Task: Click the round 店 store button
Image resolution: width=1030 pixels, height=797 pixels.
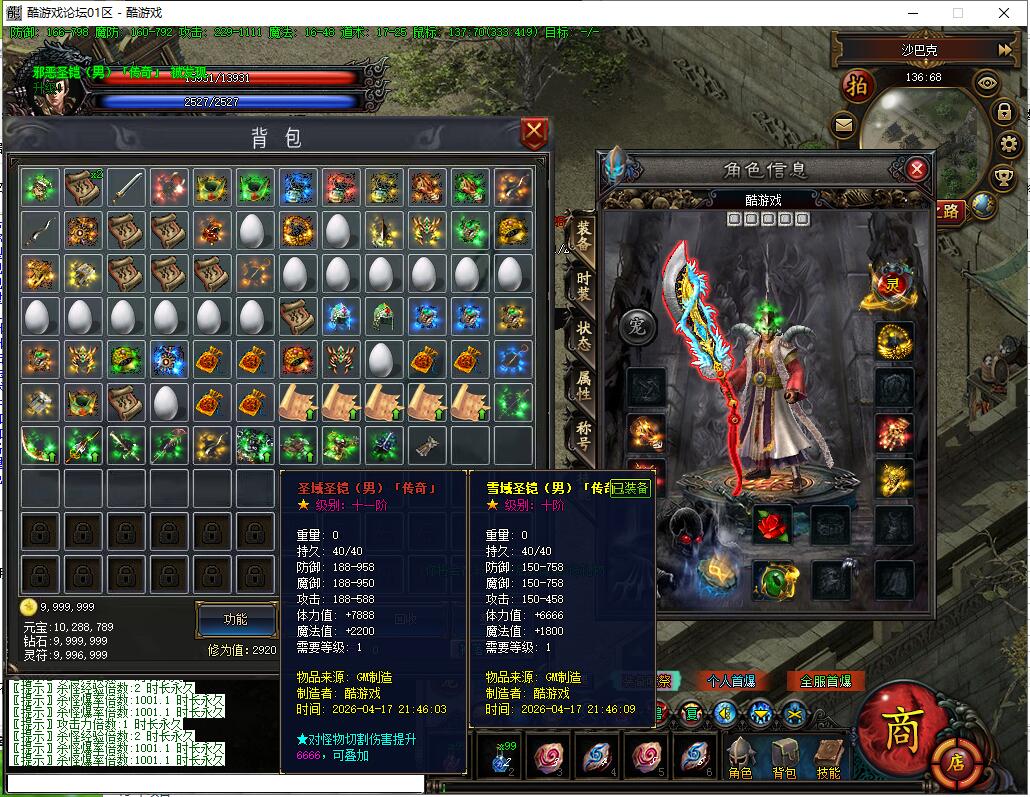Action: point(957,762)
